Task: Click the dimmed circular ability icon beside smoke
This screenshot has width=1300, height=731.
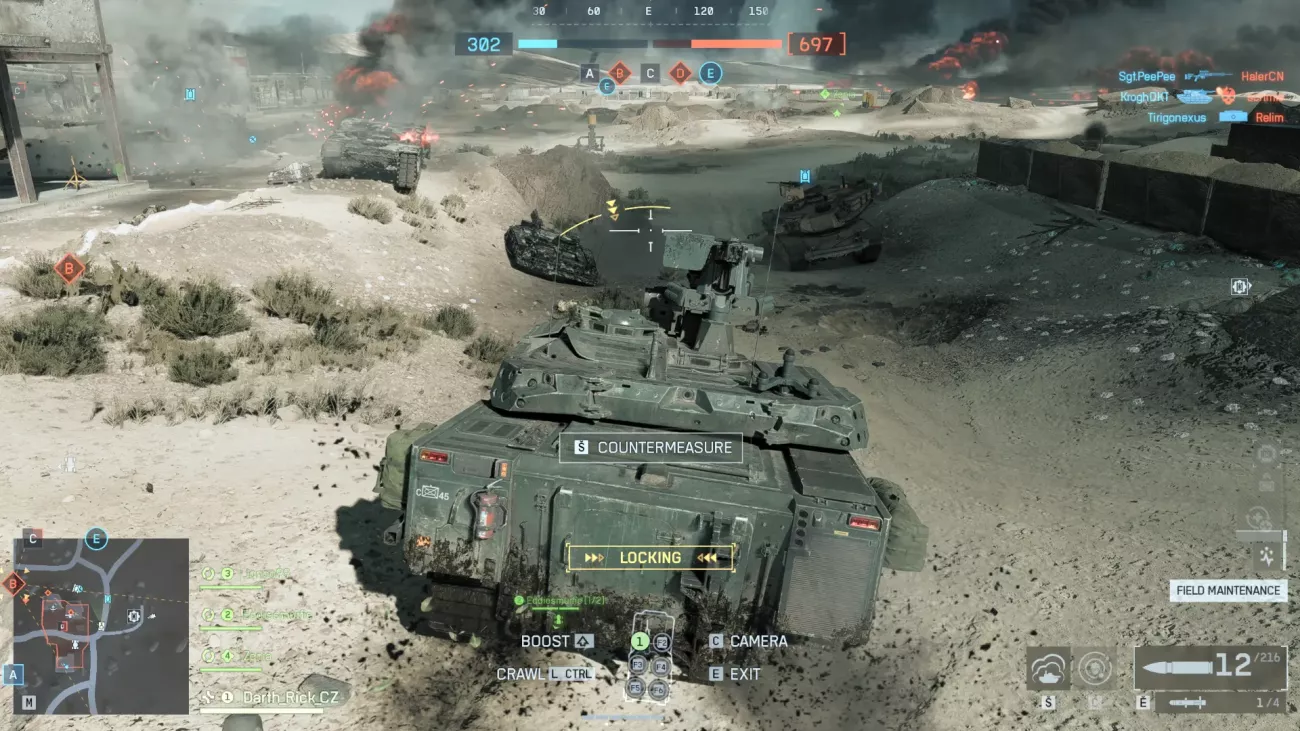Action: click(1095, 668)
